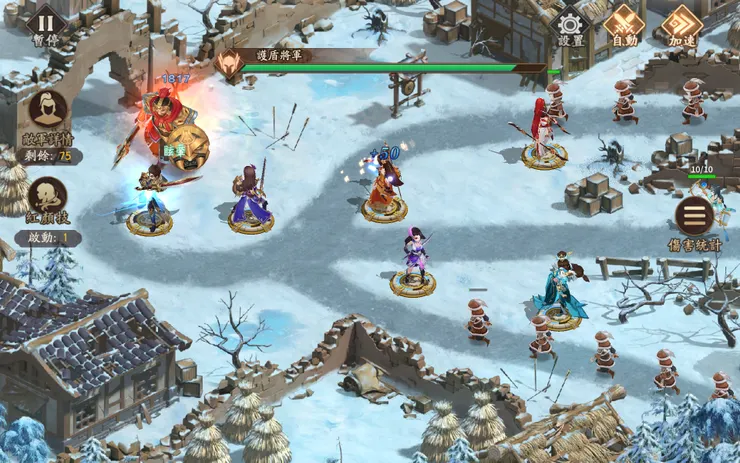Image resolution: width=740 pixels, height=463 pixels.
Task: Toggle 自動 auto-battle mode
Action: 625,25
